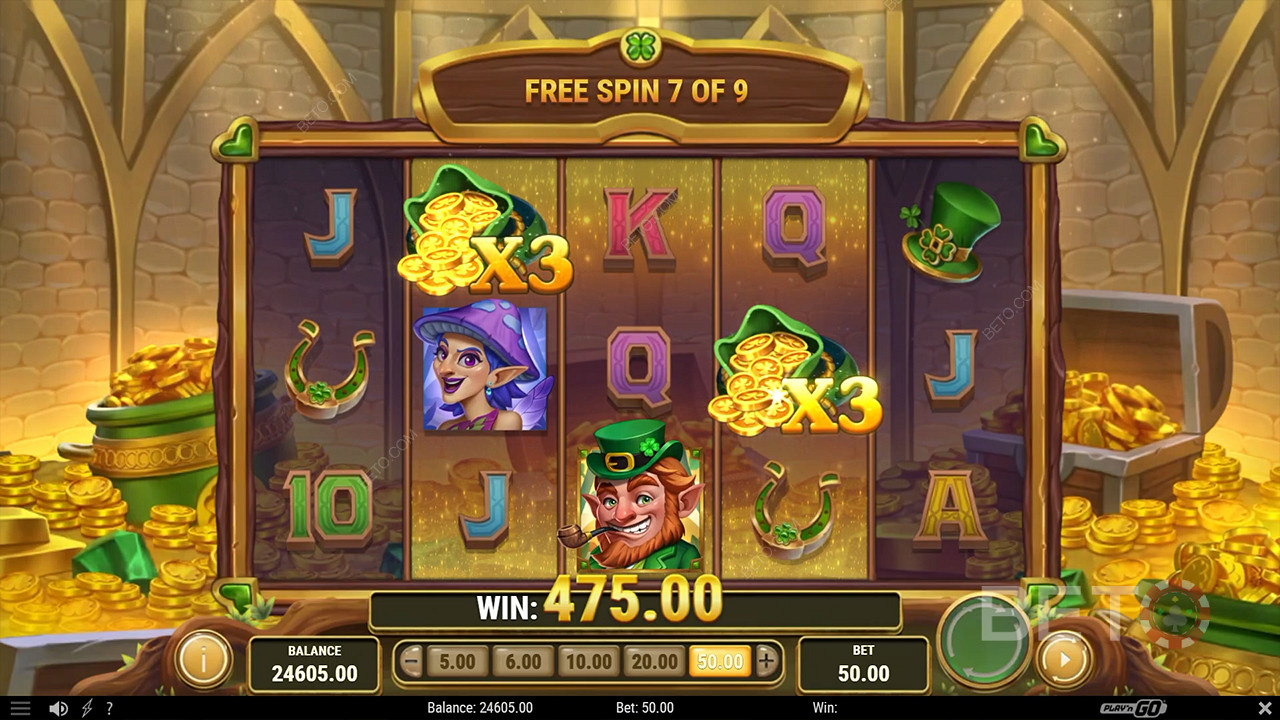Set the bet to 10.00

(x=588, y=661)
